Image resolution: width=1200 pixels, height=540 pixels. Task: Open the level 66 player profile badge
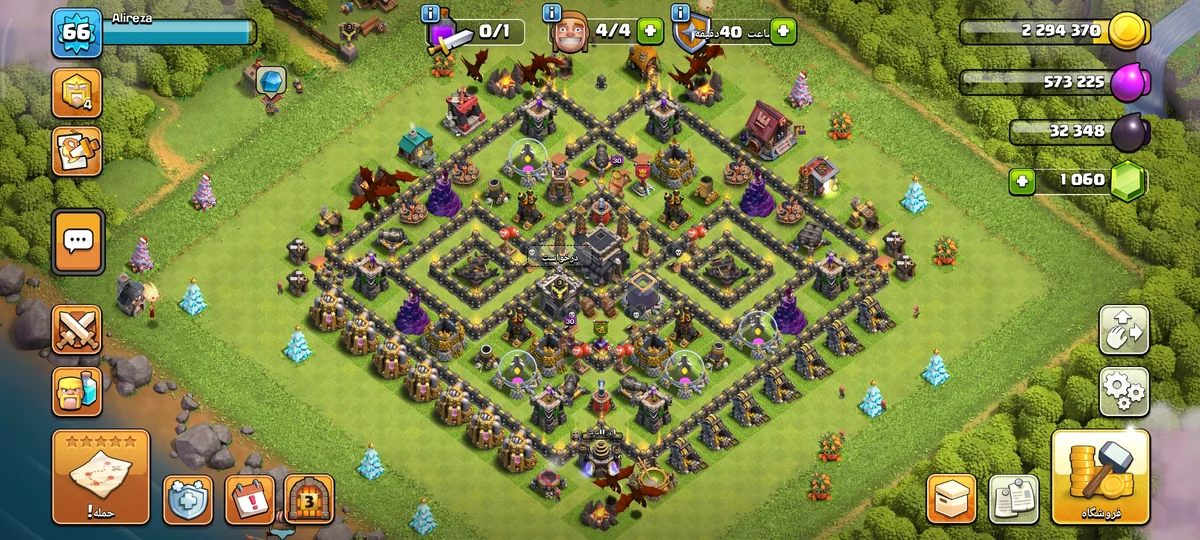76,33
